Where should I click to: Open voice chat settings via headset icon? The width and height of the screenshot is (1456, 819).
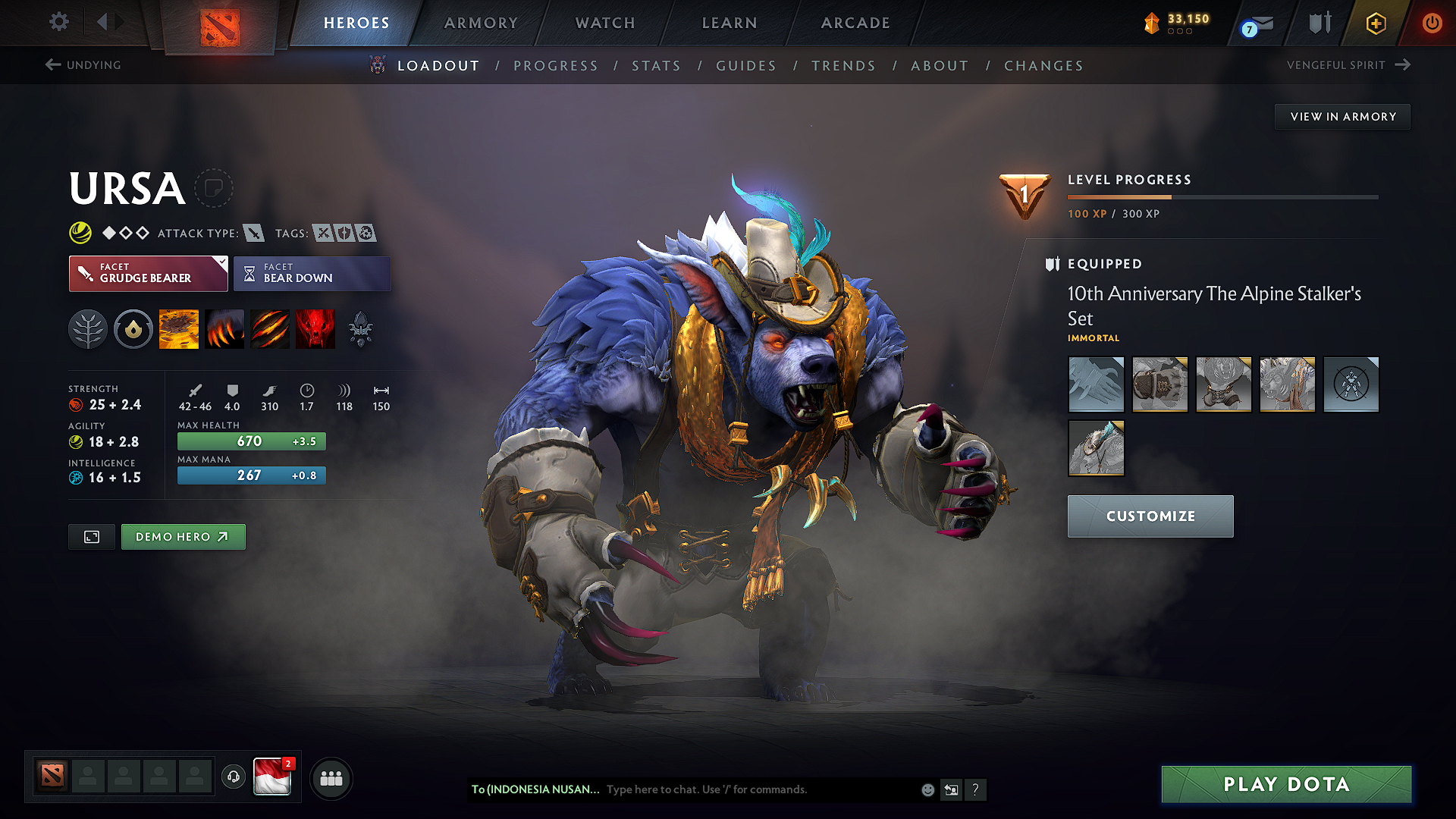[234, 778]
